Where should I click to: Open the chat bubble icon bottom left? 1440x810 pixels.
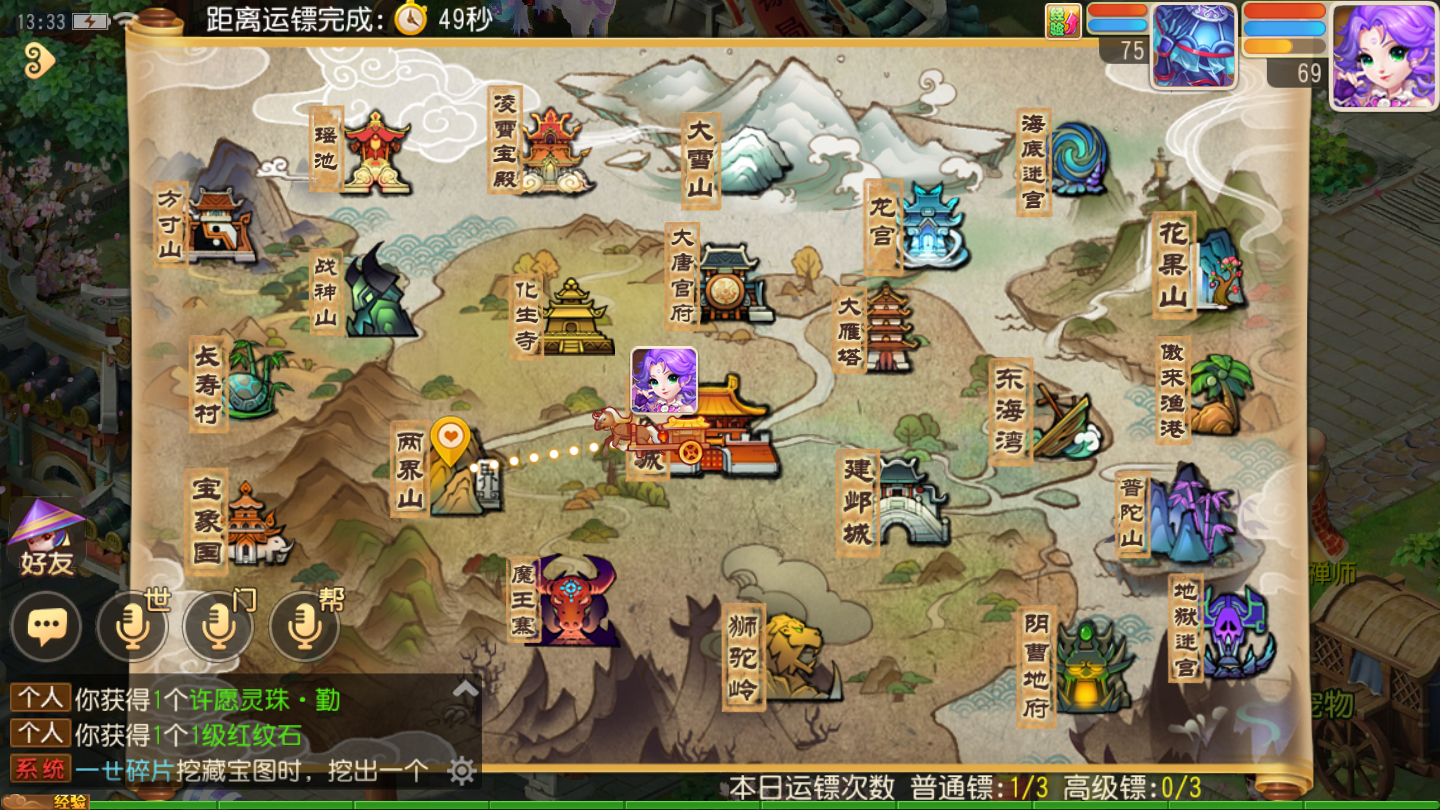(44, 625)
